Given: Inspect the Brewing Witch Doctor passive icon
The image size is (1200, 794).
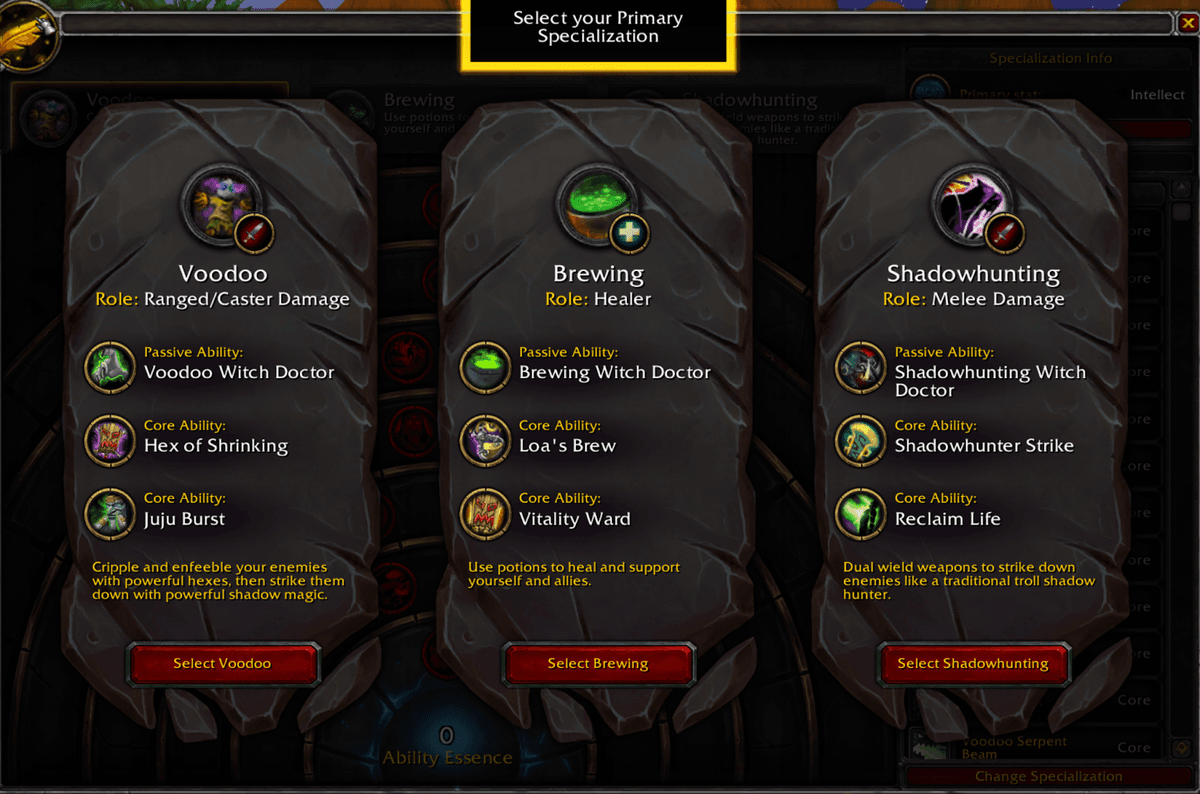Looking at the screenshot, I should [485, 367].
